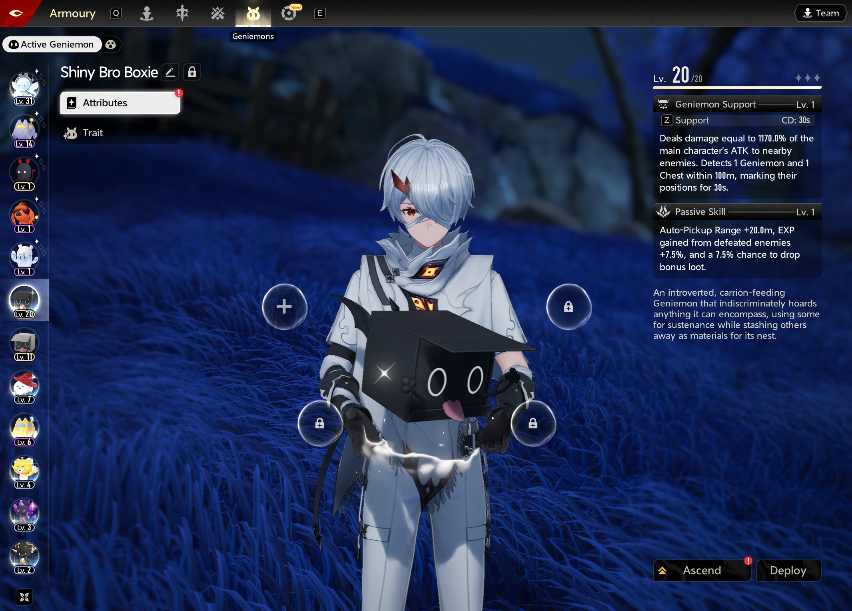Ascend the selected Geniemon
The width and height of the screenshot is (852, 611).
pyautogui.click(x=702, y=570)
